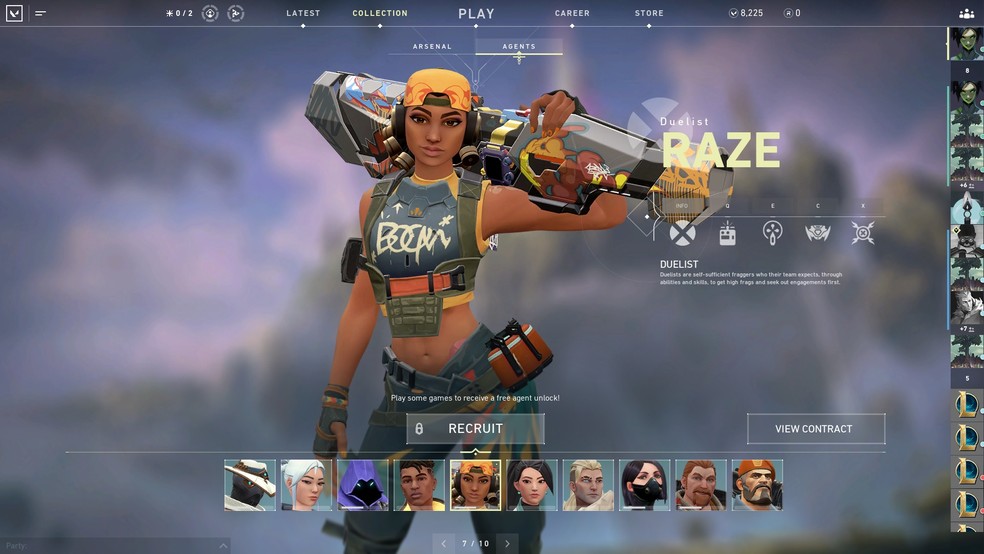984x554 pixels.
Task: Recruit Raze with the RECRUIT button
Action: 475,429
